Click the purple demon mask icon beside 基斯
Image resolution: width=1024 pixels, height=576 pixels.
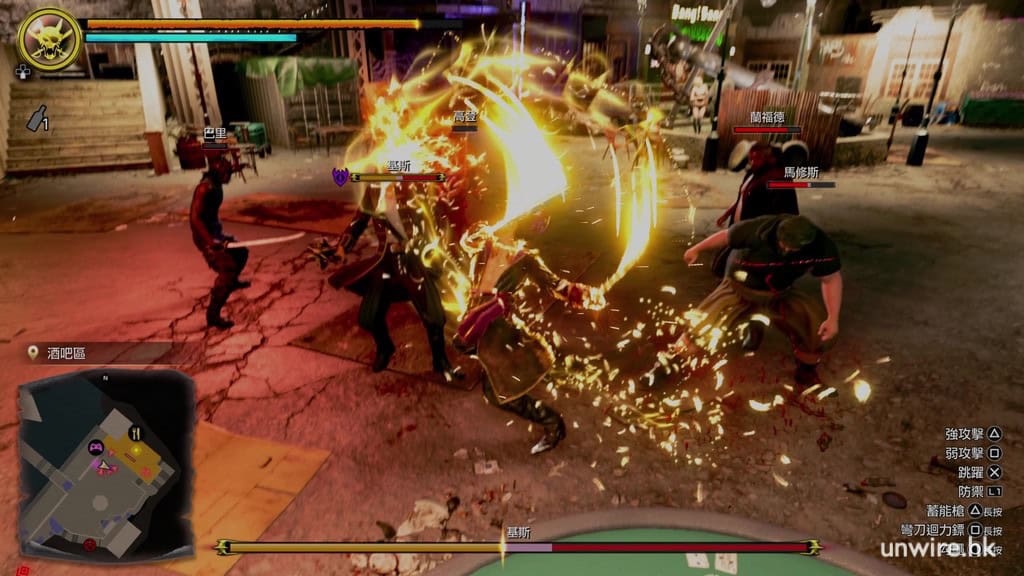tap(340, 177)
